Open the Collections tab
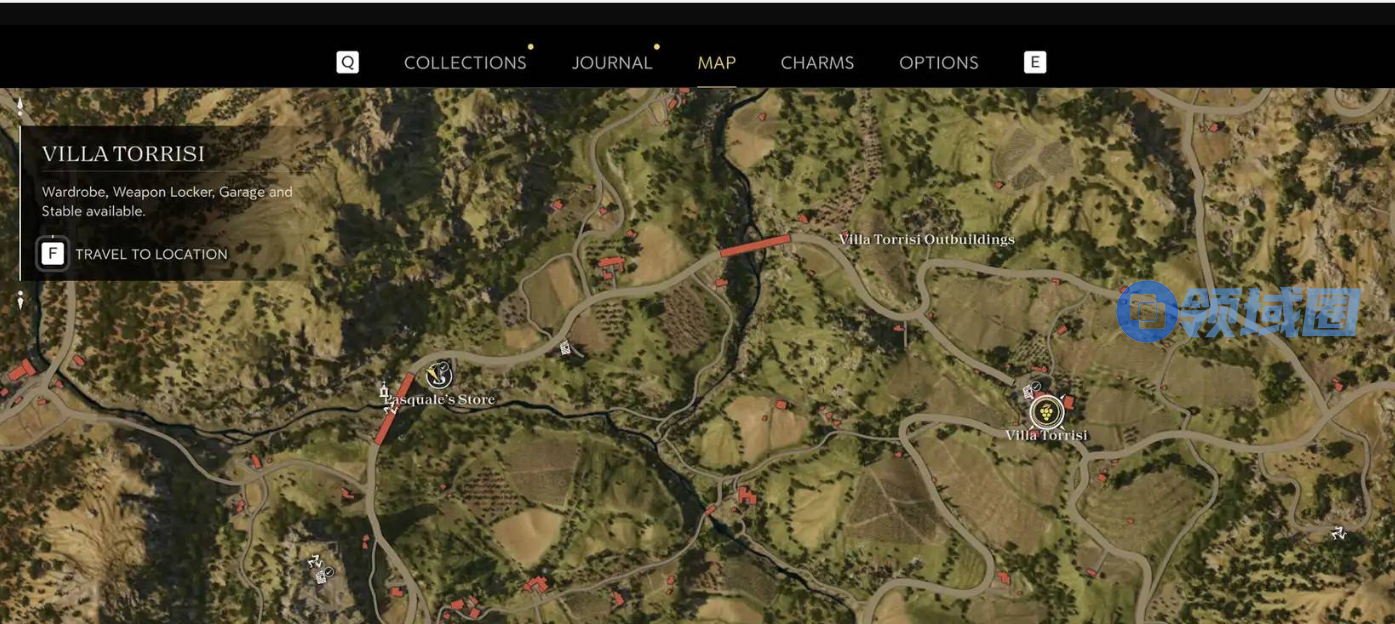 click(x=465, y=62)
